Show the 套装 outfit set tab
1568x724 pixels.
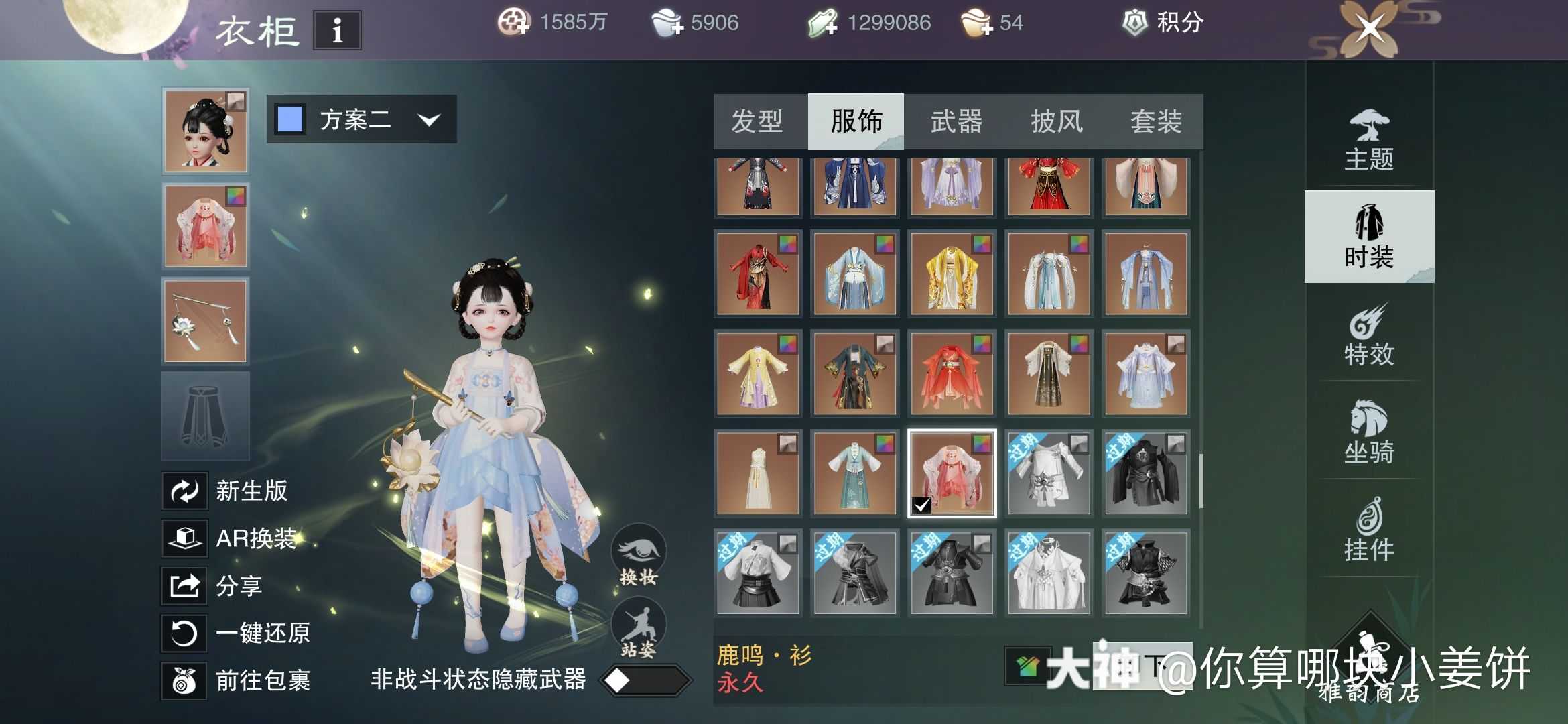point(1156,122)
